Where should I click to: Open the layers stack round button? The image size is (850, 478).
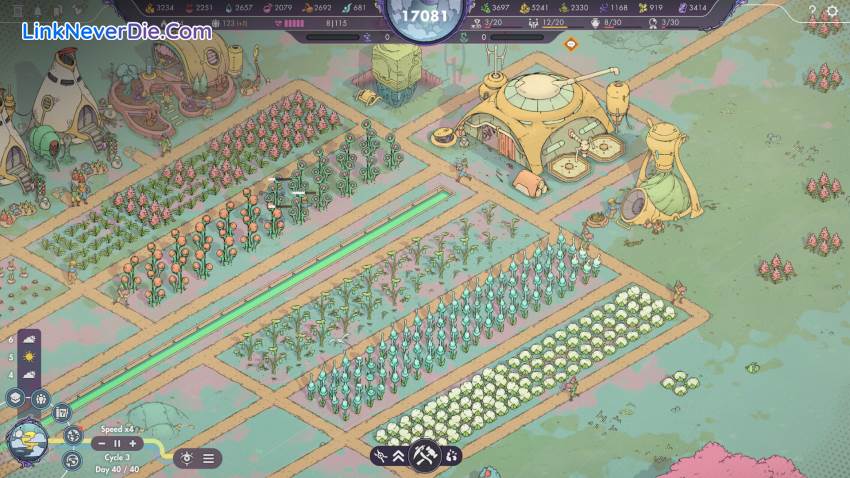click(15, 397)
